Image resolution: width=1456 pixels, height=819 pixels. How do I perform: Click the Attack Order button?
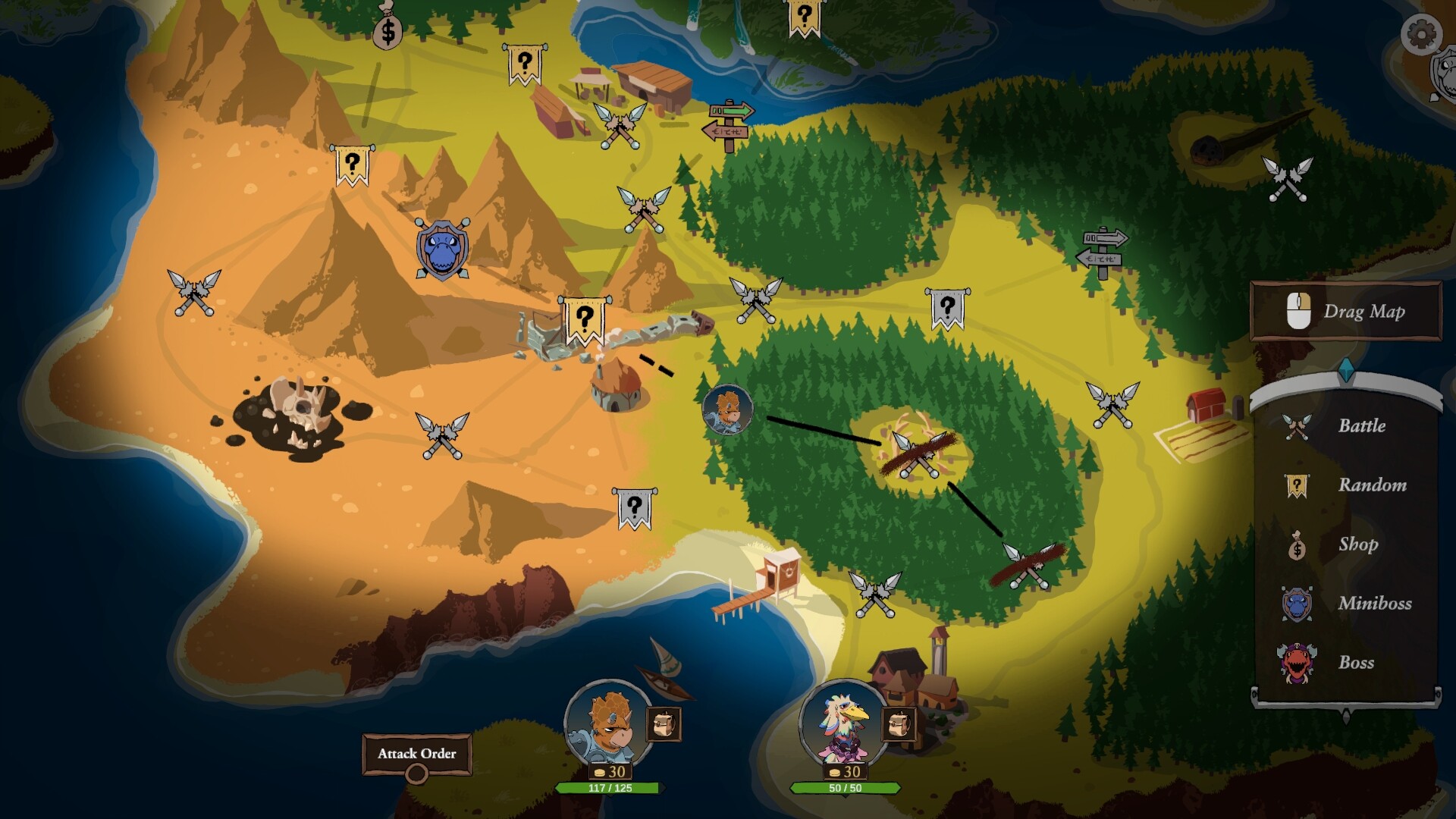417,754
